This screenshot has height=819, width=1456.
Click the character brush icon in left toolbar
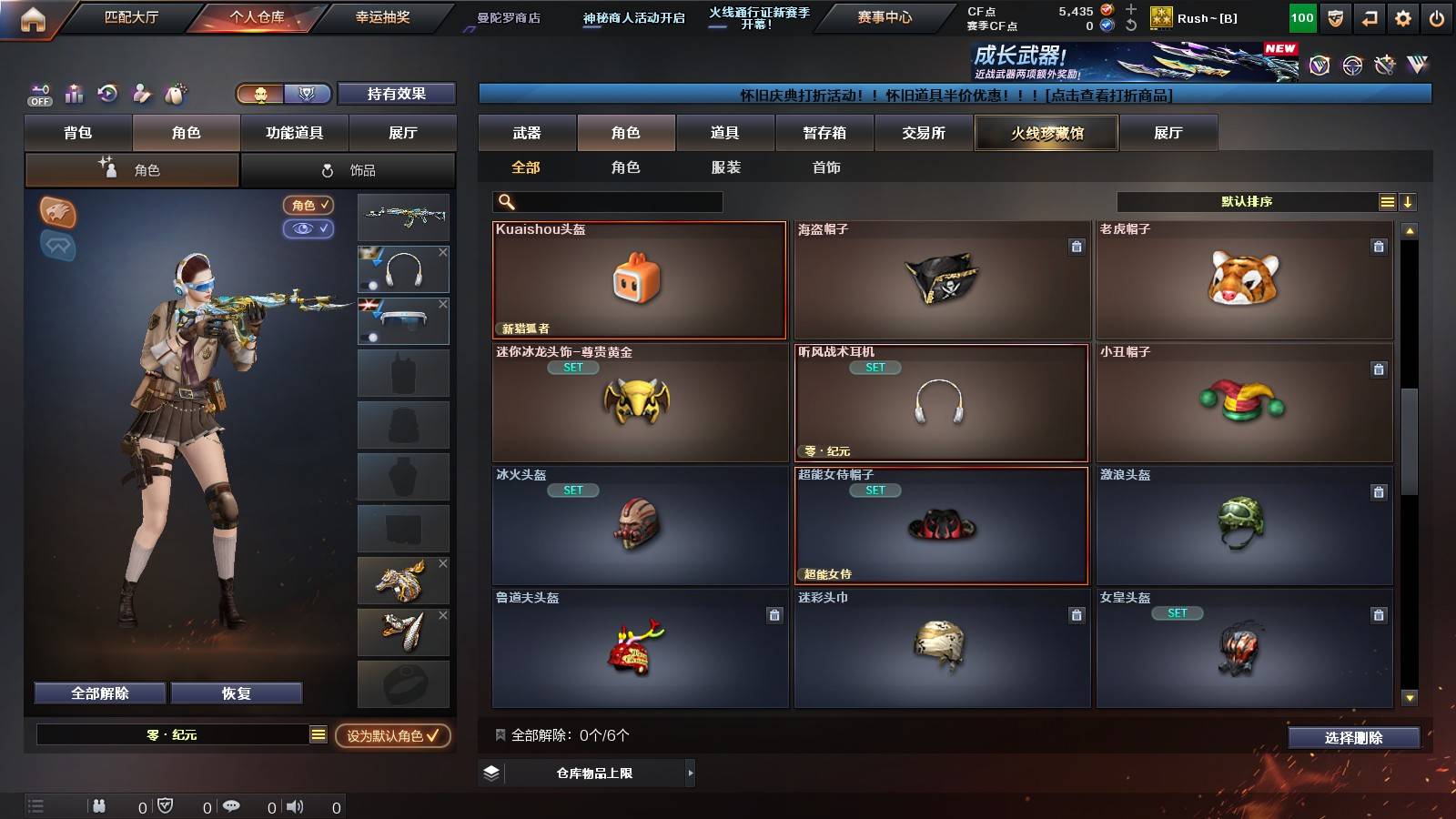coord(140,92)
